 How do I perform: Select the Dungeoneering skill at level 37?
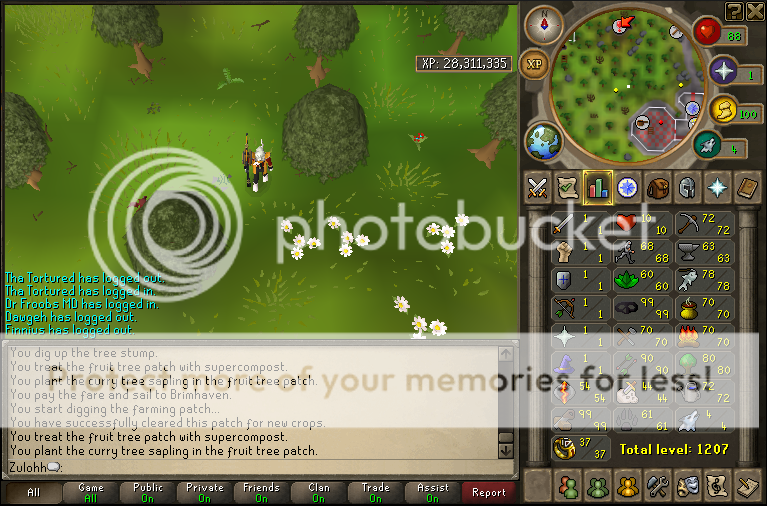(x=581, y=447)
